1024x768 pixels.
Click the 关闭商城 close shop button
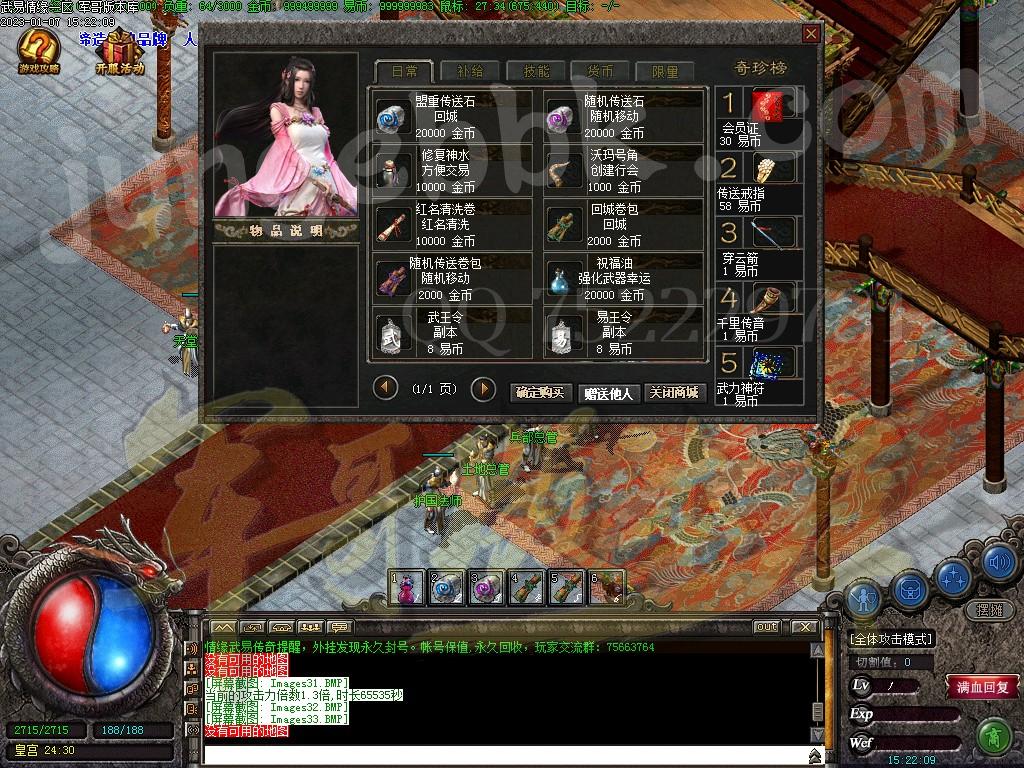pyautogui.click(x=672, y=393)
